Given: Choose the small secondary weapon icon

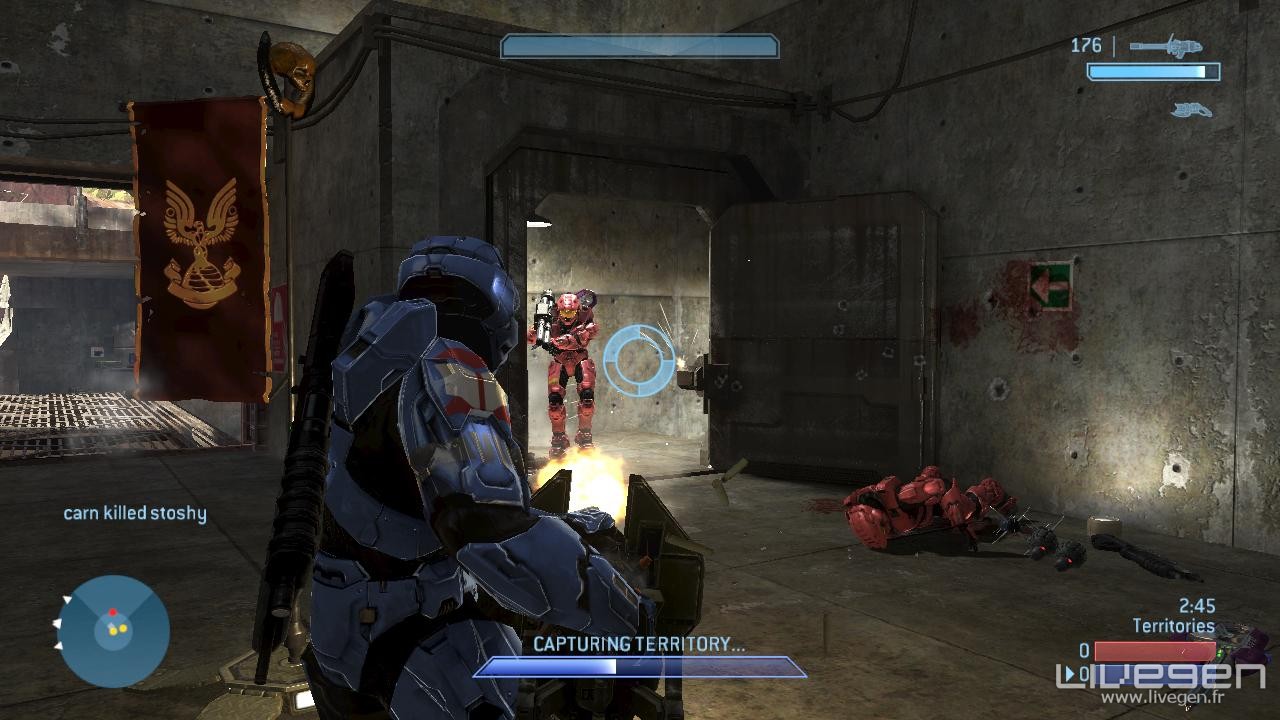Looking at the screenshot, I should (1192, 109).
